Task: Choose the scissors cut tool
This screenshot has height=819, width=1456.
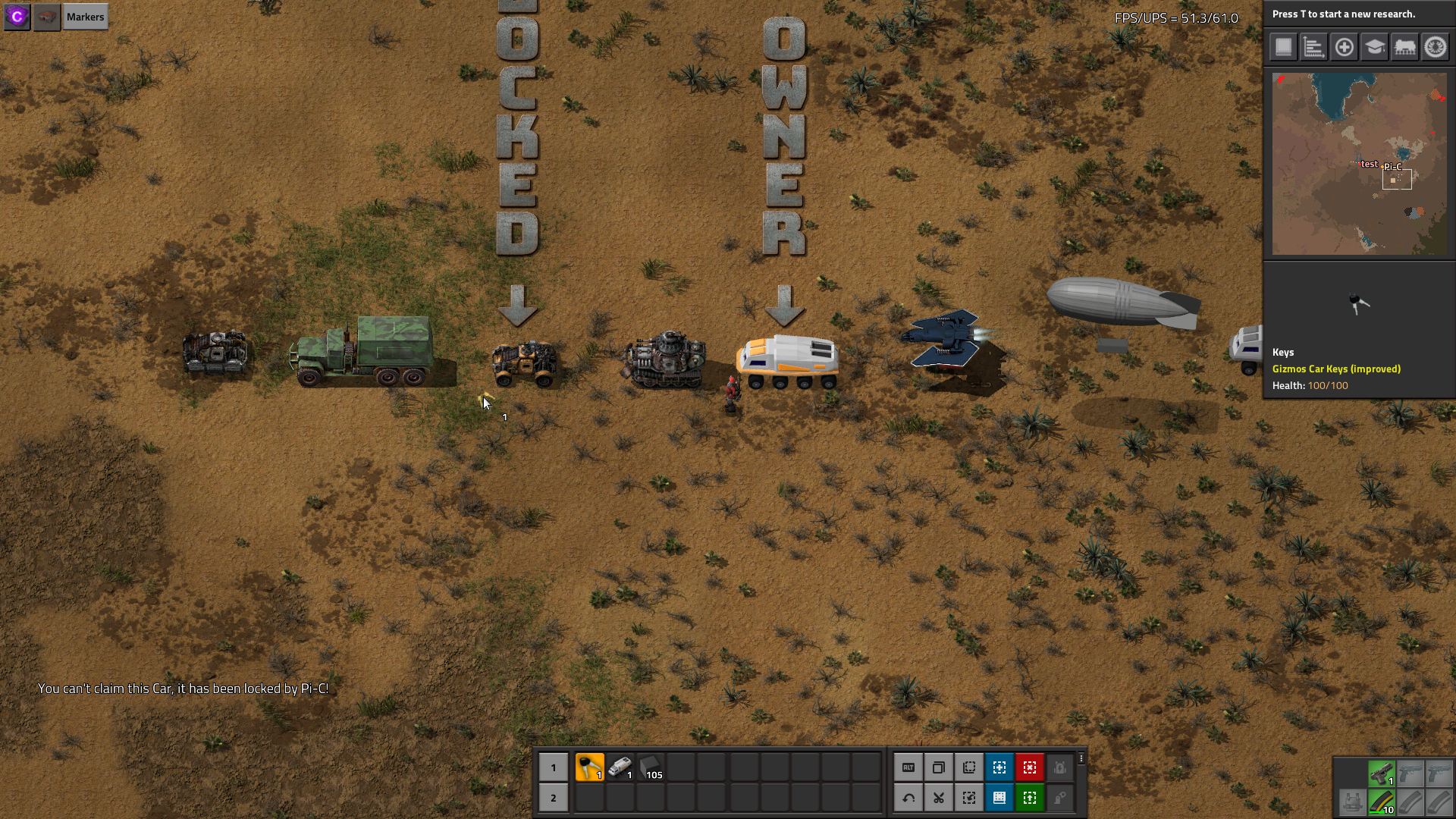Action: tap(938, 798)
